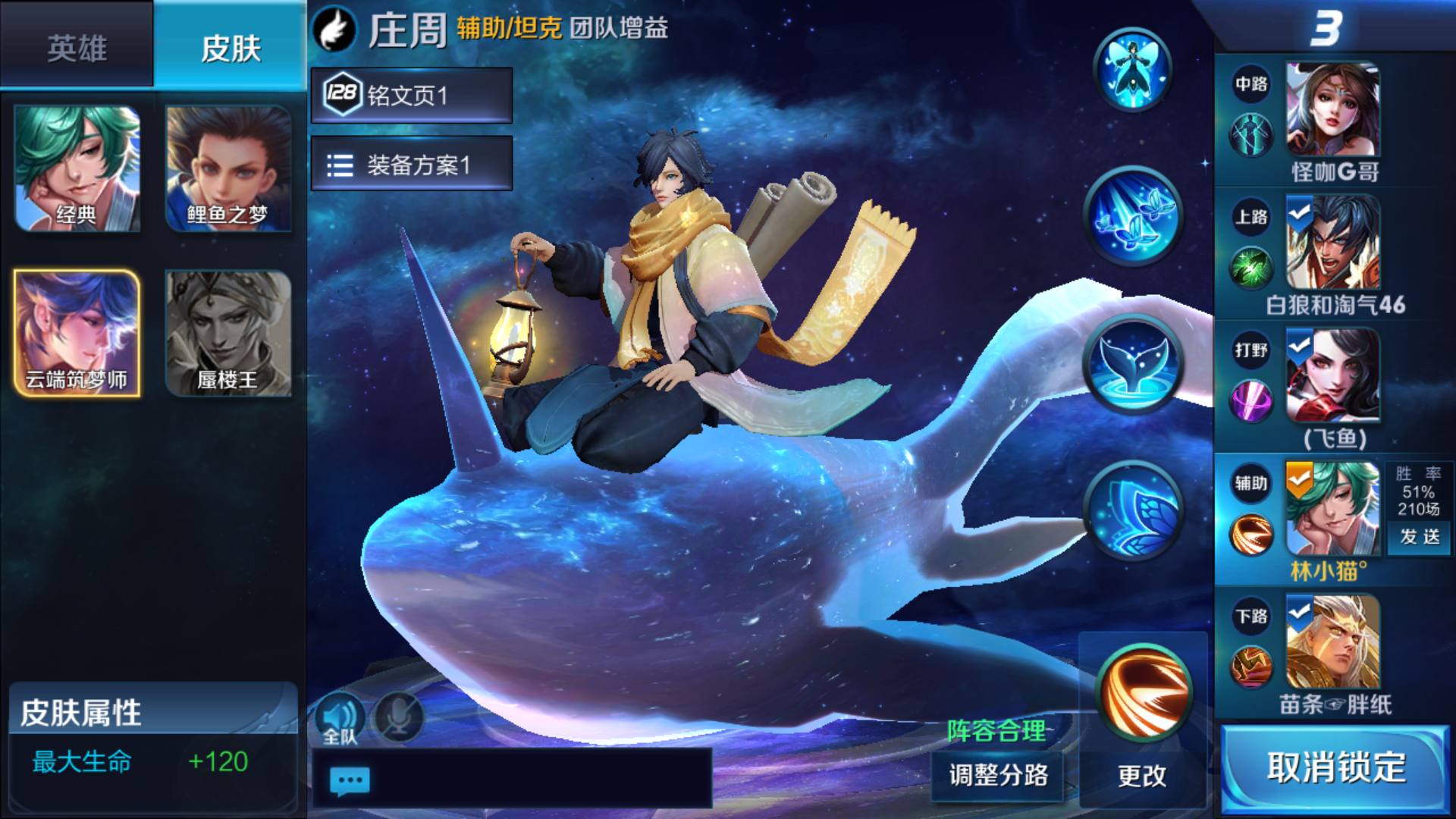1456x819 pixels.
Task: Click the green summoner spell icon under 上路
Action: 1251,269
